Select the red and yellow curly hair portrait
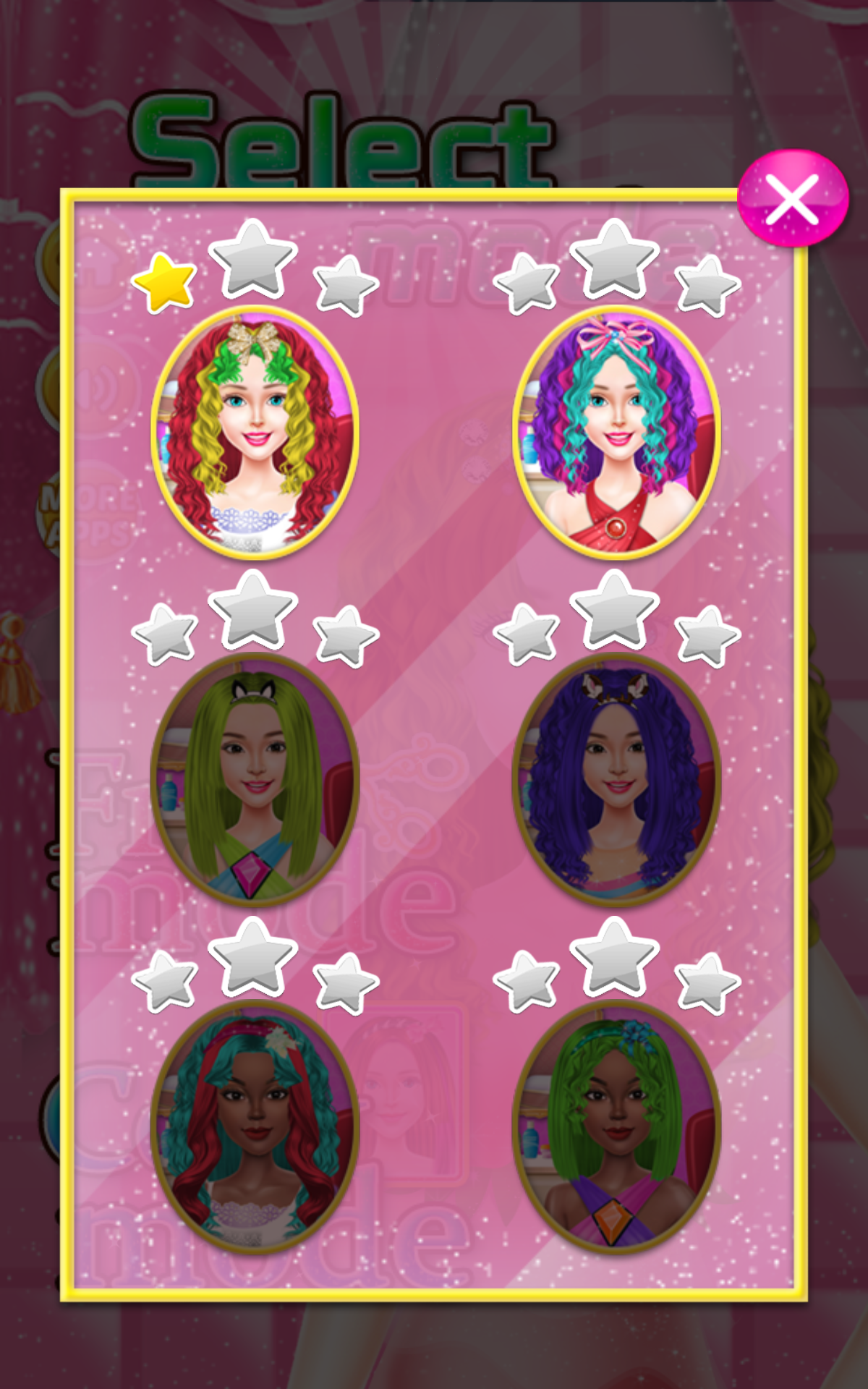 pyautogui.click(x=255, y=433)
